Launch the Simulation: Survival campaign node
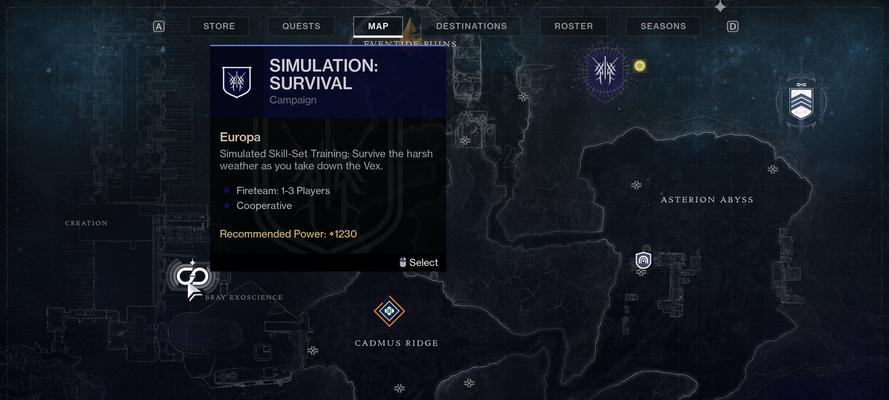 coord(604,70)
